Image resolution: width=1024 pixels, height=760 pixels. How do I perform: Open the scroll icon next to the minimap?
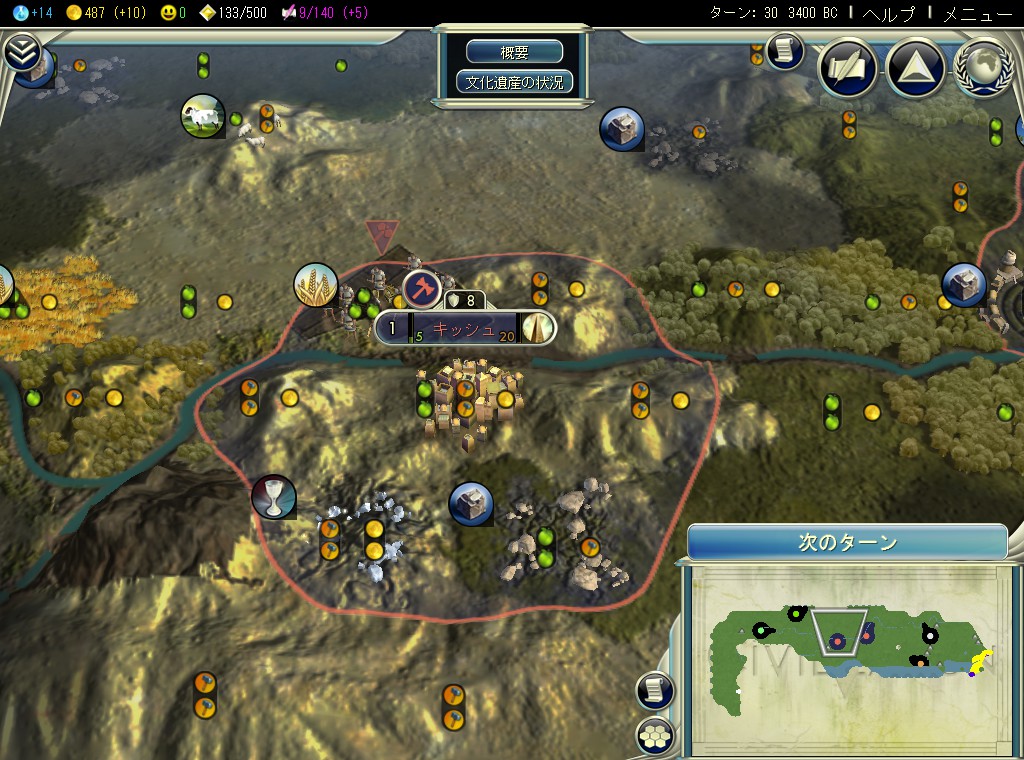click(655, 690)
